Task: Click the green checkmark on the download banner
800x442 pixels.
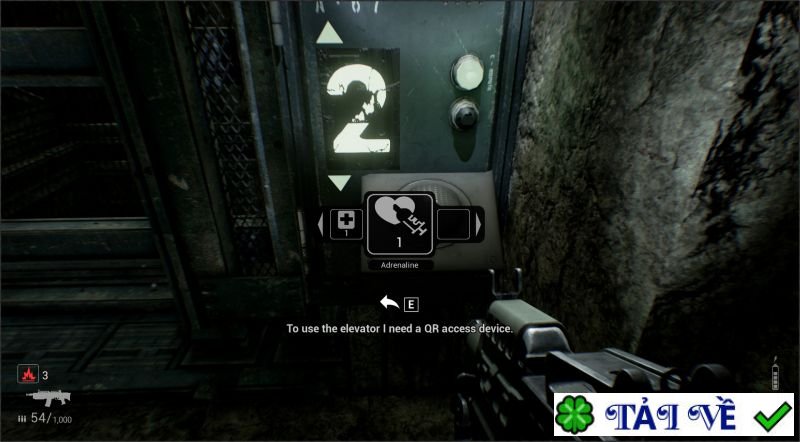Action: point(773,416)
